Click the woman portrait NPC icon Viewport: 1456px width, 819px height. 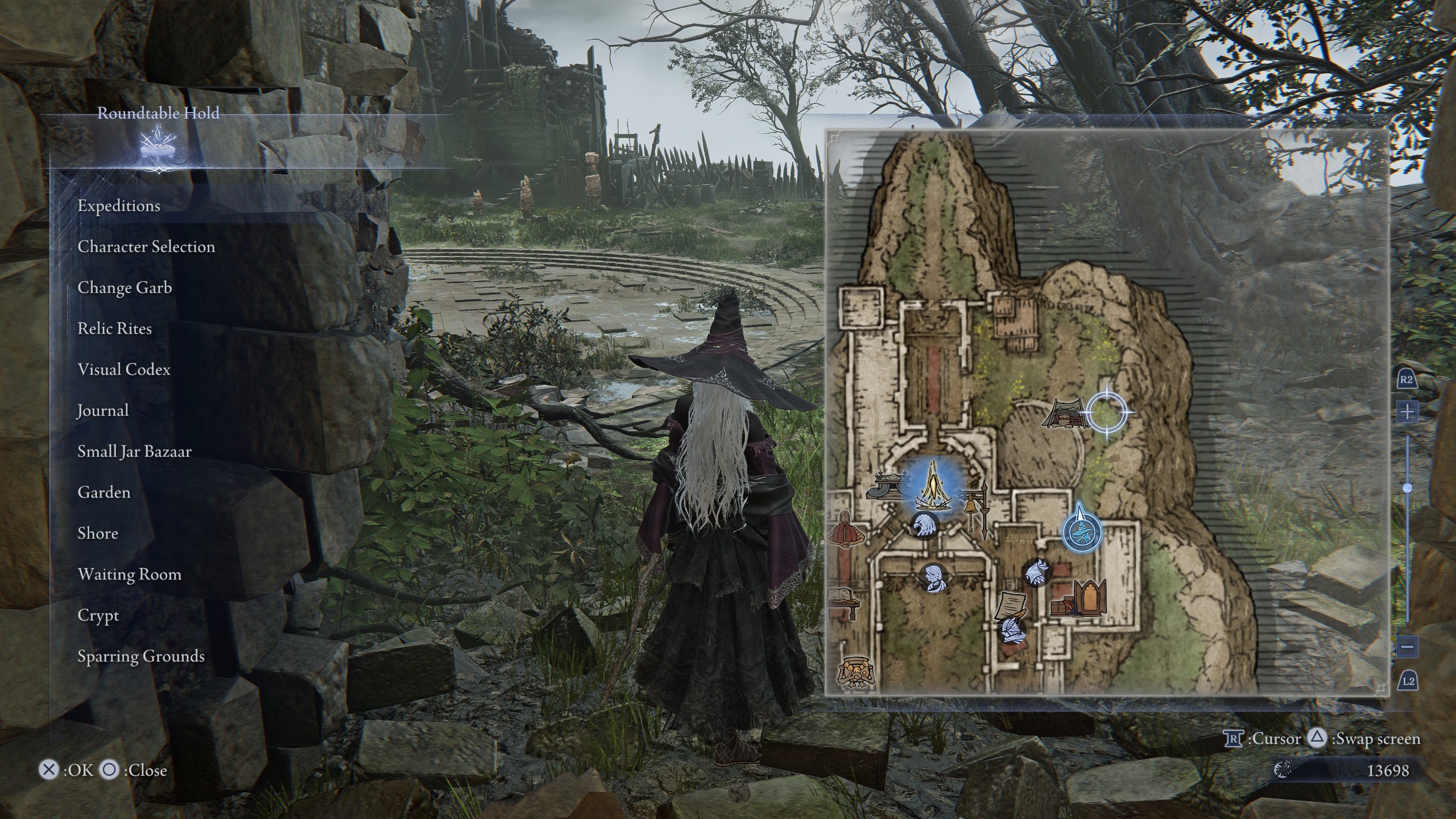(x=933, y=576)
